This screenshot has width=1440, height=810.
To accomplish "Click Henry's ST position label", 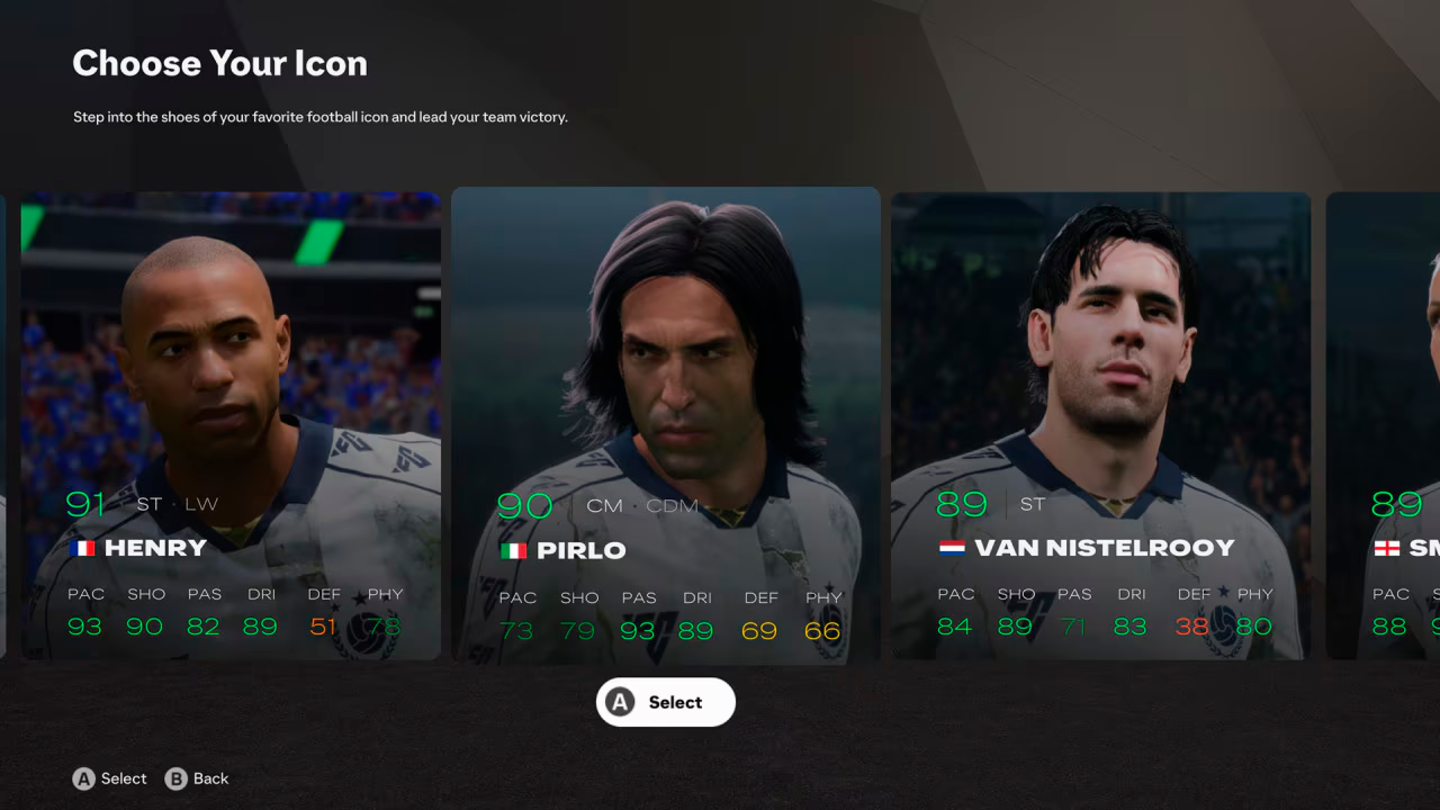I will (x=148, y=503).
